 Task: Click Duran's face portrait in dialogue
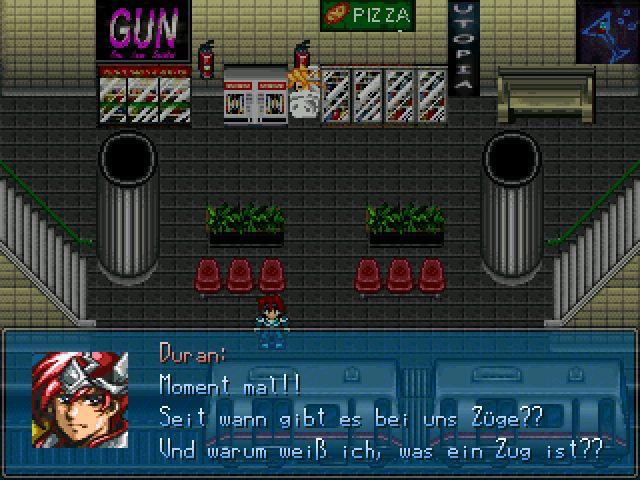pyautogui.click(x=80, y=399)
